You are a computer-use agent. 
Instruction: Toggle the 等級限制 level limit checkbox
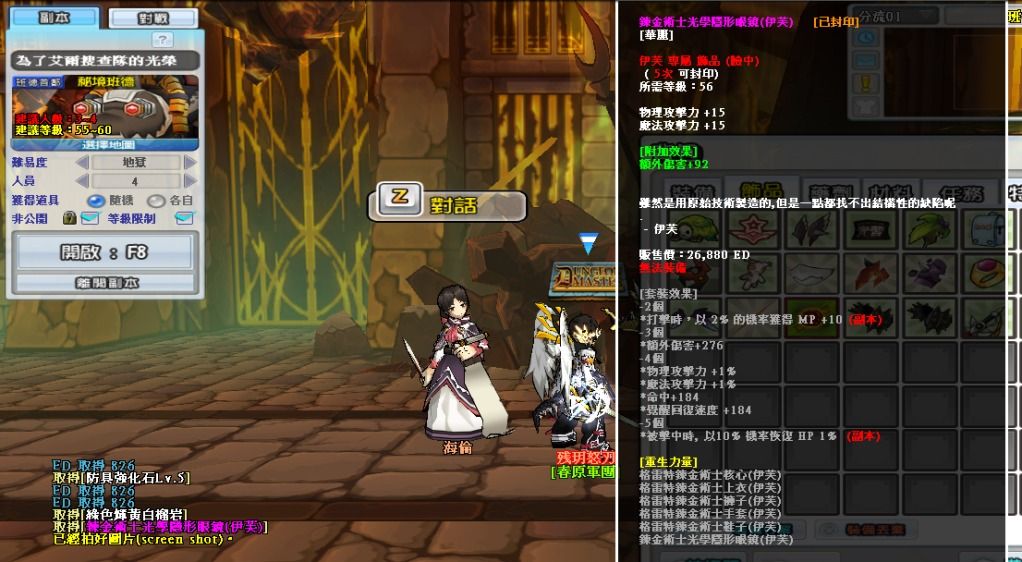(184, 218)
